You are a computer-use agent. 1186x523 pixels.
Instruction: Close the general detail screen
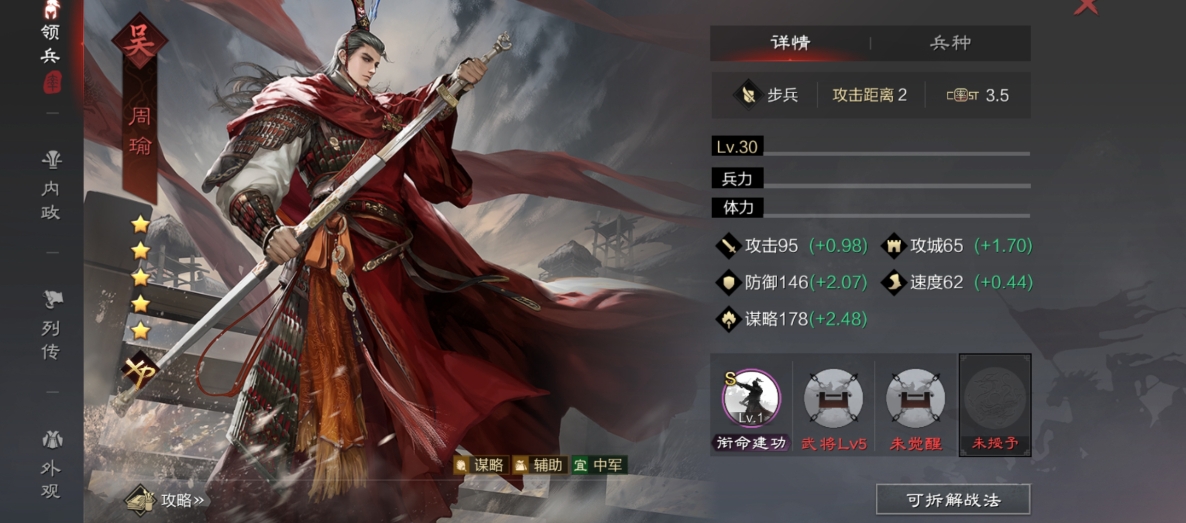(x=1085, y=8)
